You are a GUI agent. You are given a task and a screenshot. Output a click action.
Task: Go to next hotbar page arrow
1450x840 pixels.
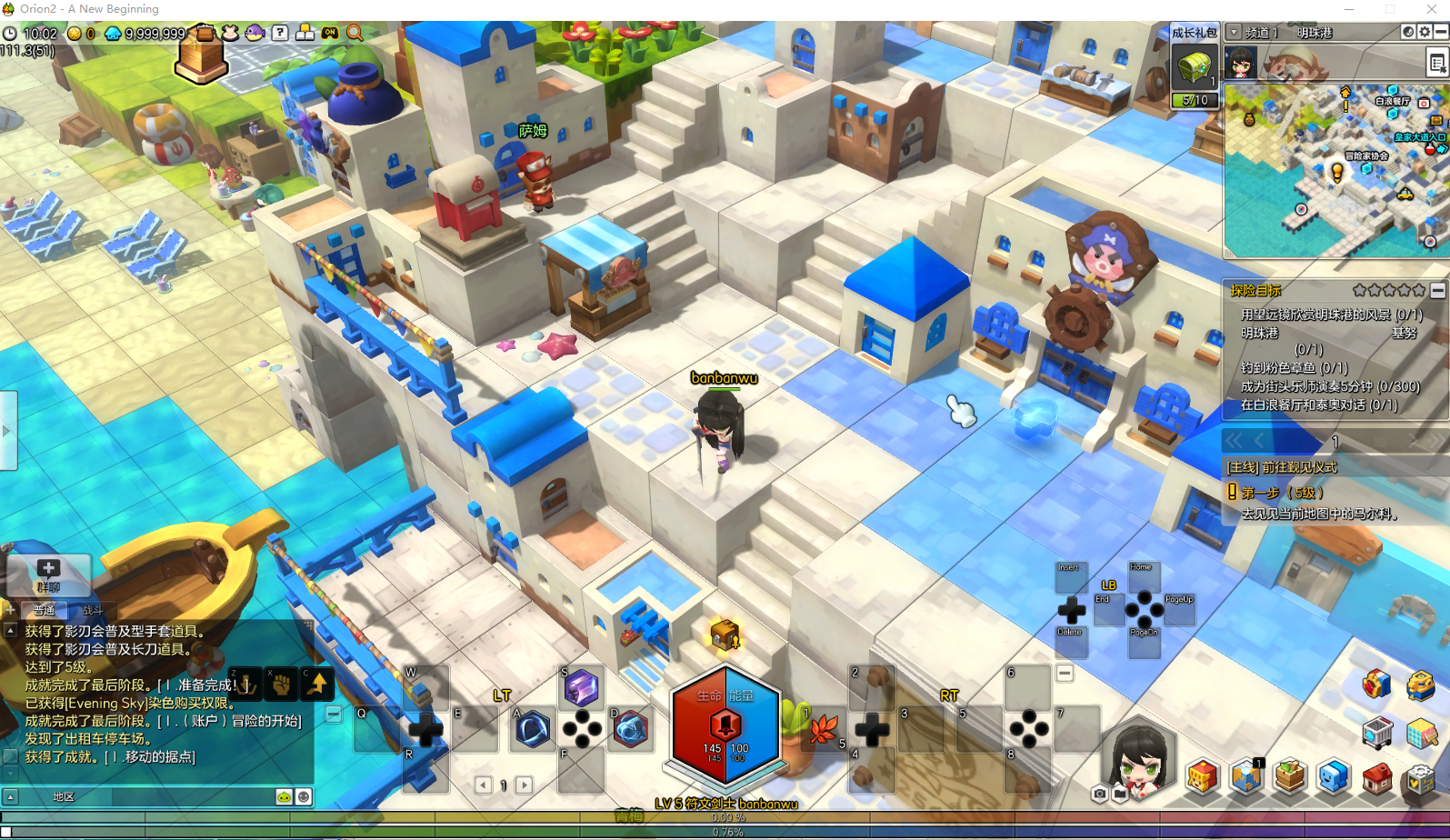[525, 785]
